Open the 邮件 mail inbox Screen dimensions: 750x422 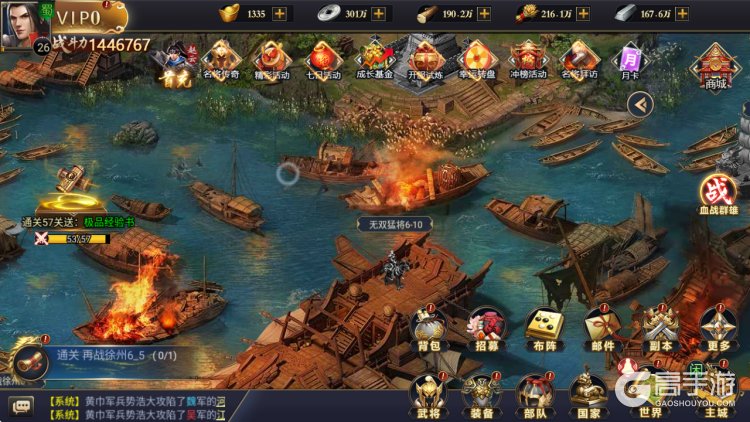click(x=603, y=327)
